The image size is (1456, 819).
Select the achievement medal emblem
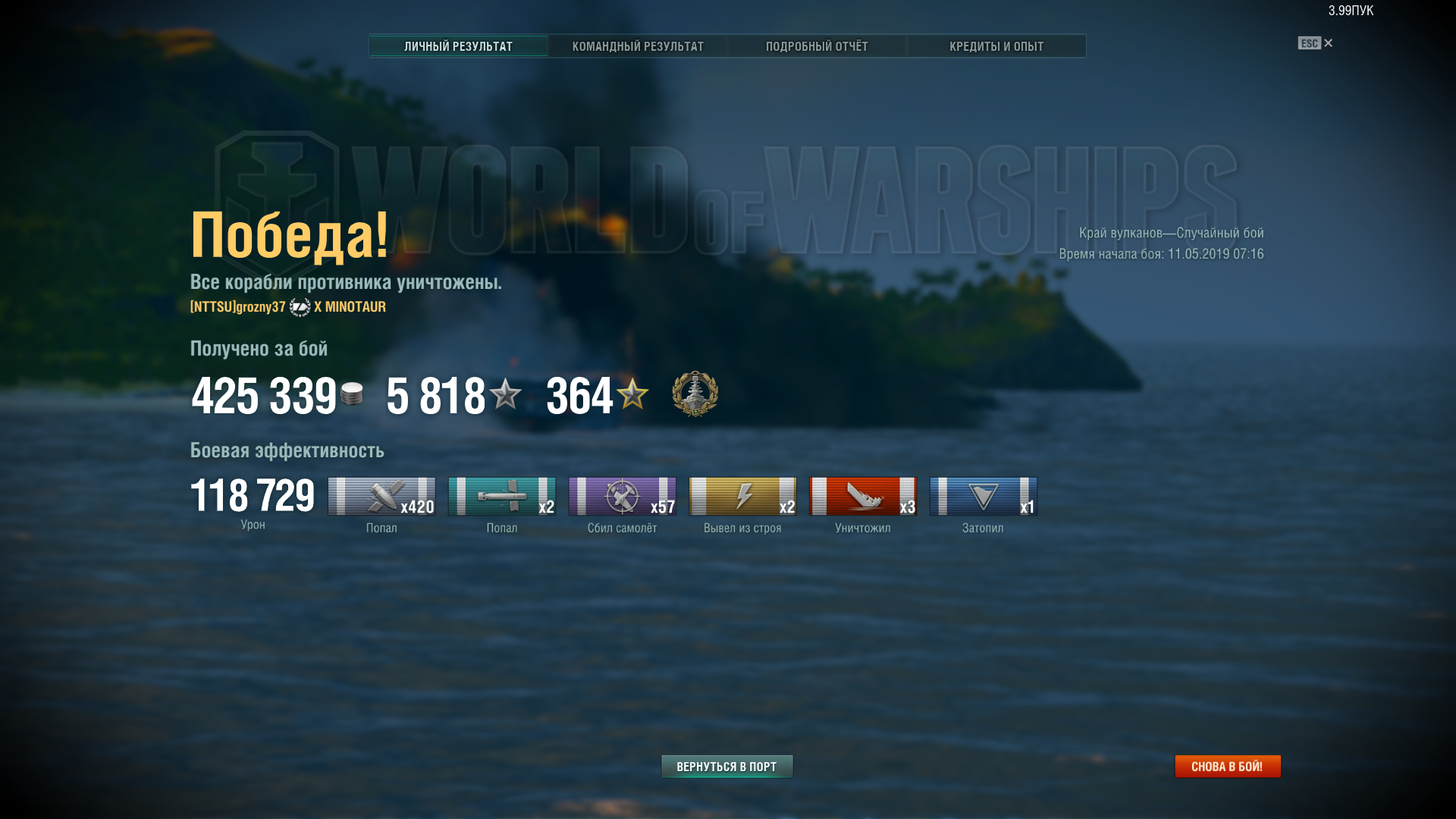(x=695, y=394)
